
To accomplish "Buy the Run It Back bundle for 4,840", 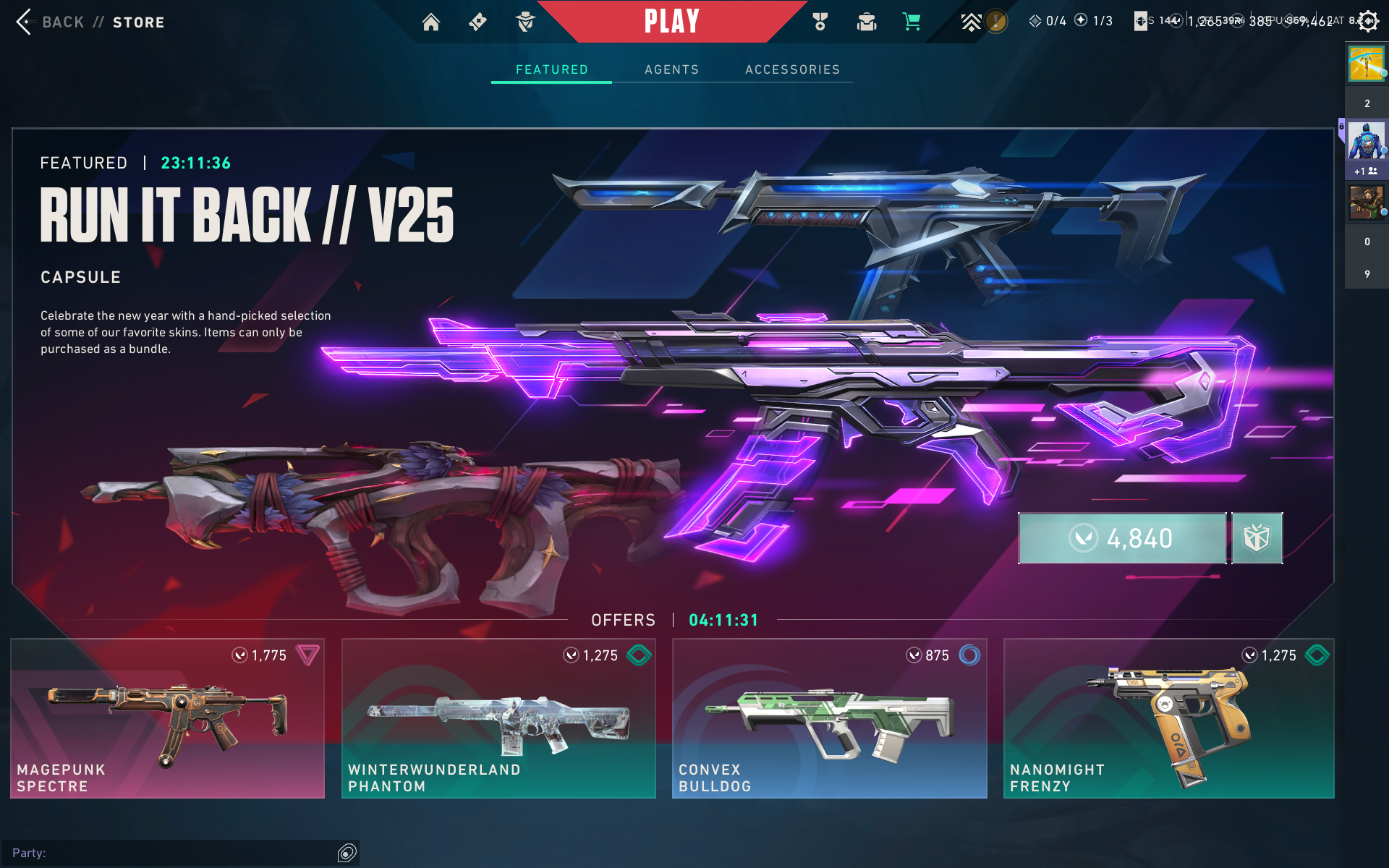I will pos(1122,538).
